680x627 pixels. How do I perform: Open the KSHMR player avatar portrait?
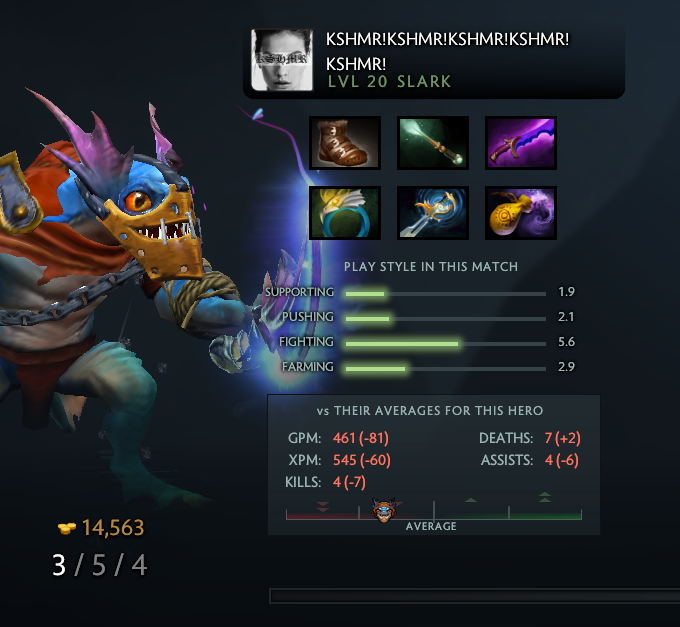click(282, 60)
